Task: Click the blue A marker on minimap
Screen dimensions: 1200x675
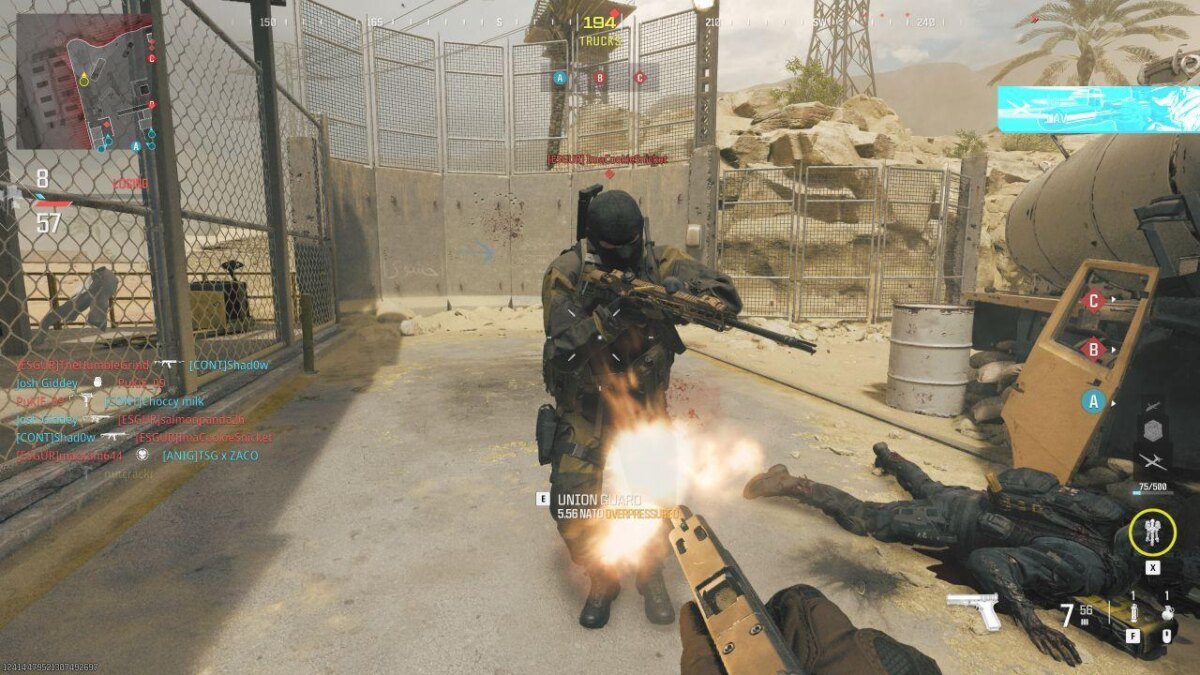Action: [x=136, y=145]
